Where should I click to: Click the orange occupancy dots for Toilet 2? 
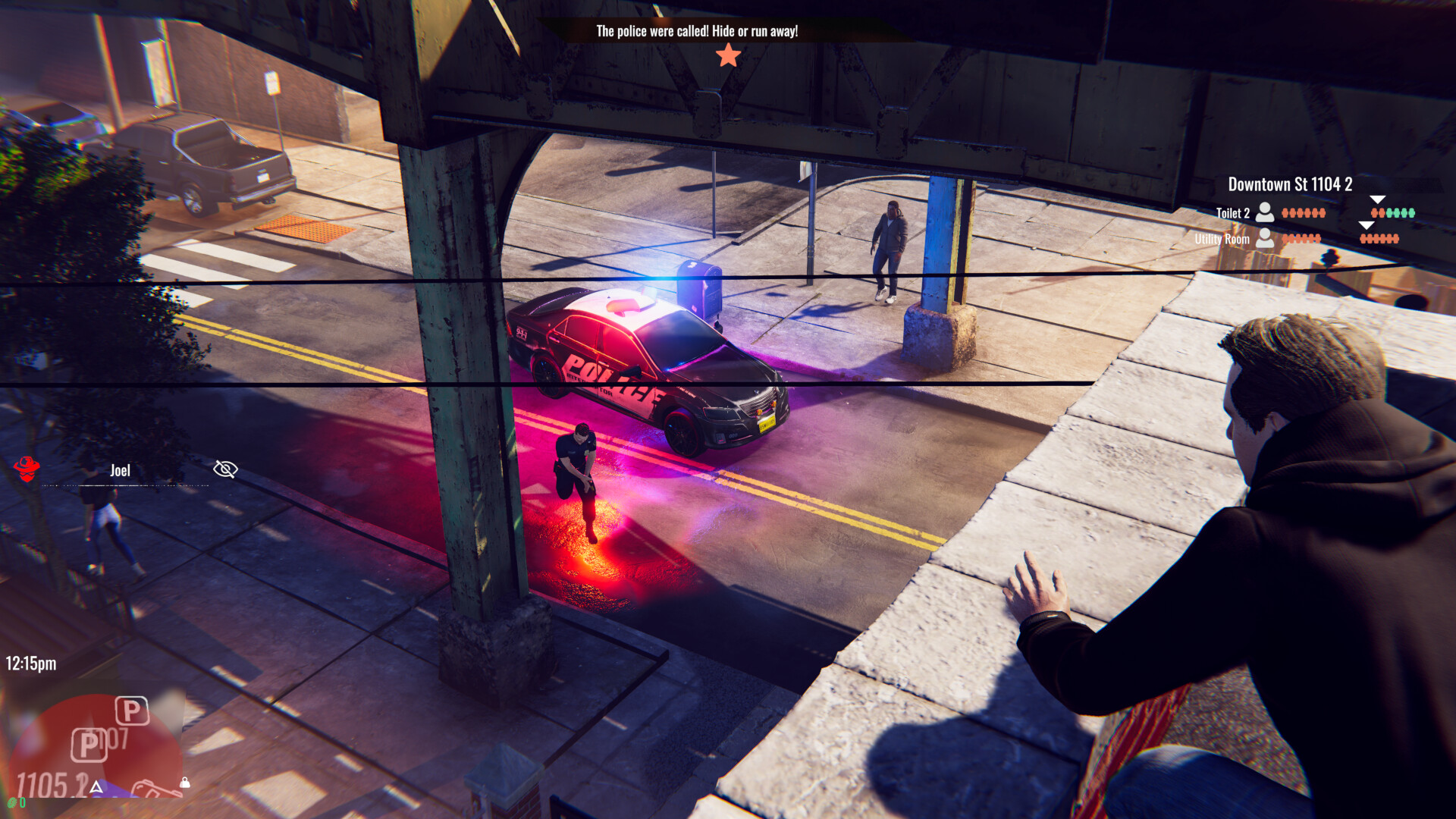click(x=1303, y=213)
